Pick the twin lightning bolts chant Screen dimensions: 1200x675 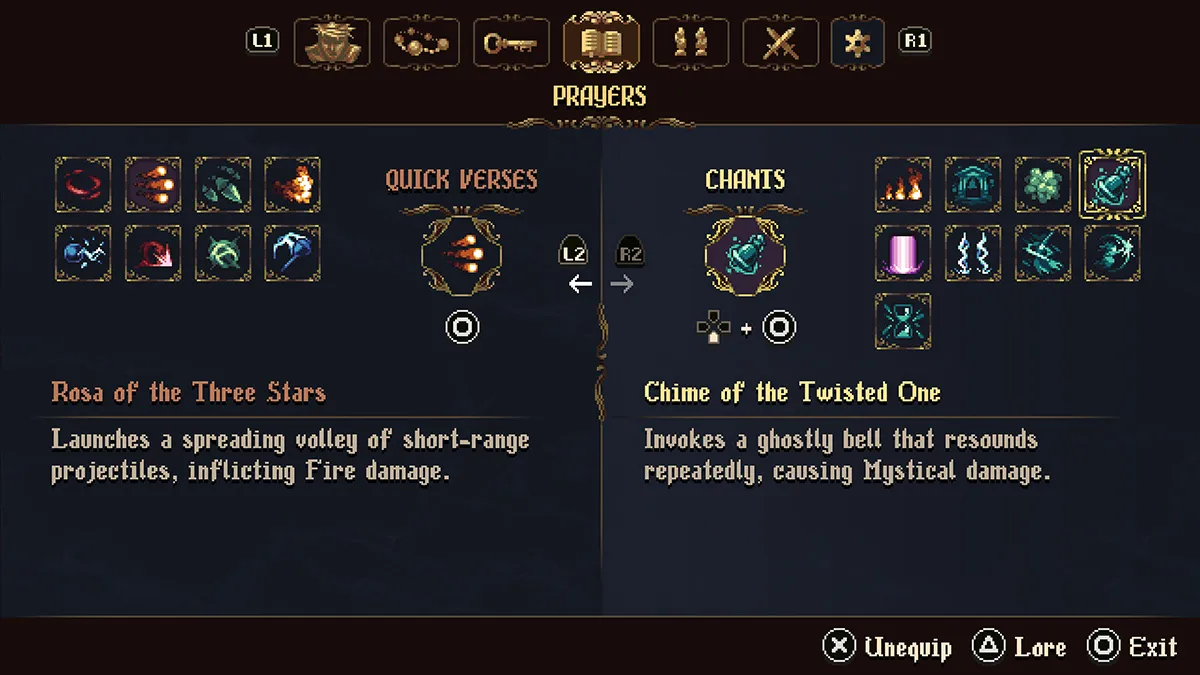pyautogui.click(x=973, y=253)
